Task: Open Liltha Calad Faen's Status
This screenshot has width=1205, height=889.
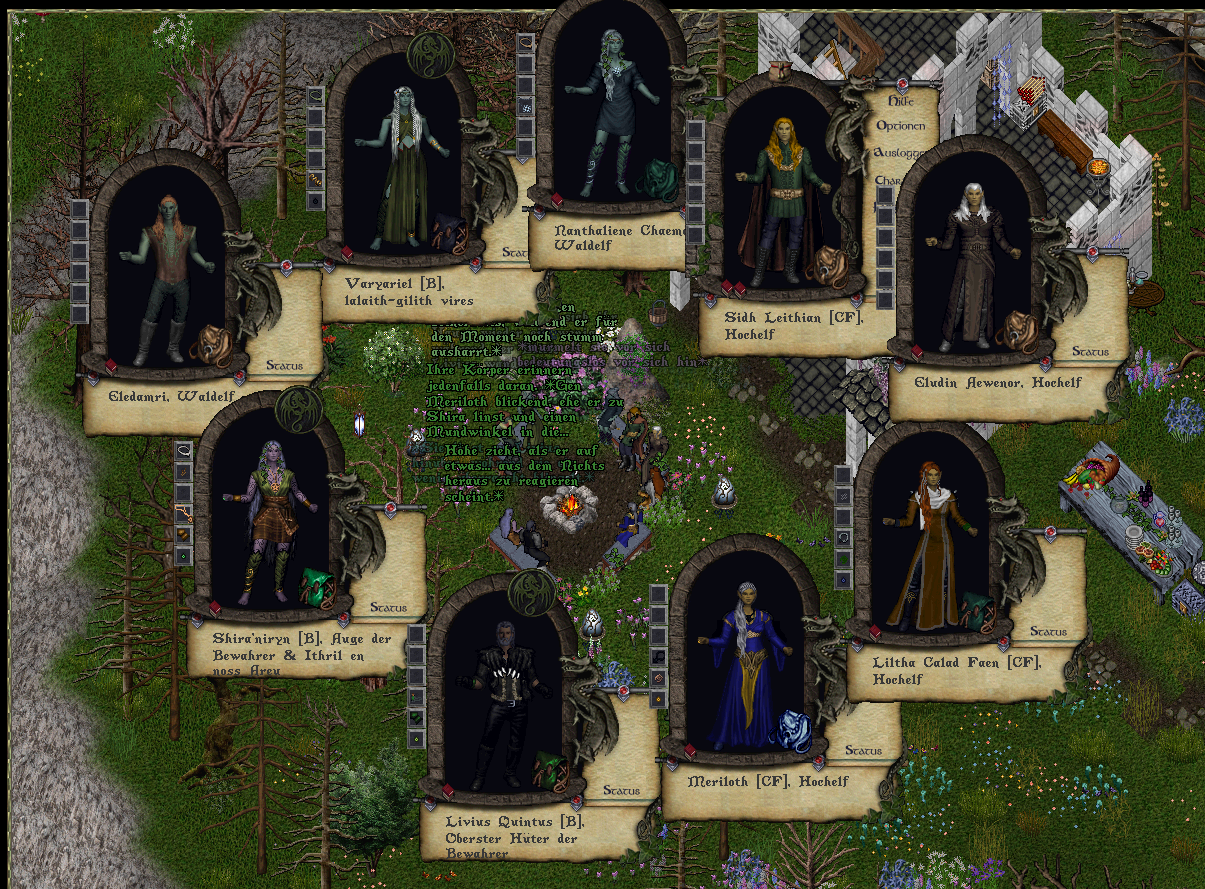Action: pos(1048,631)
